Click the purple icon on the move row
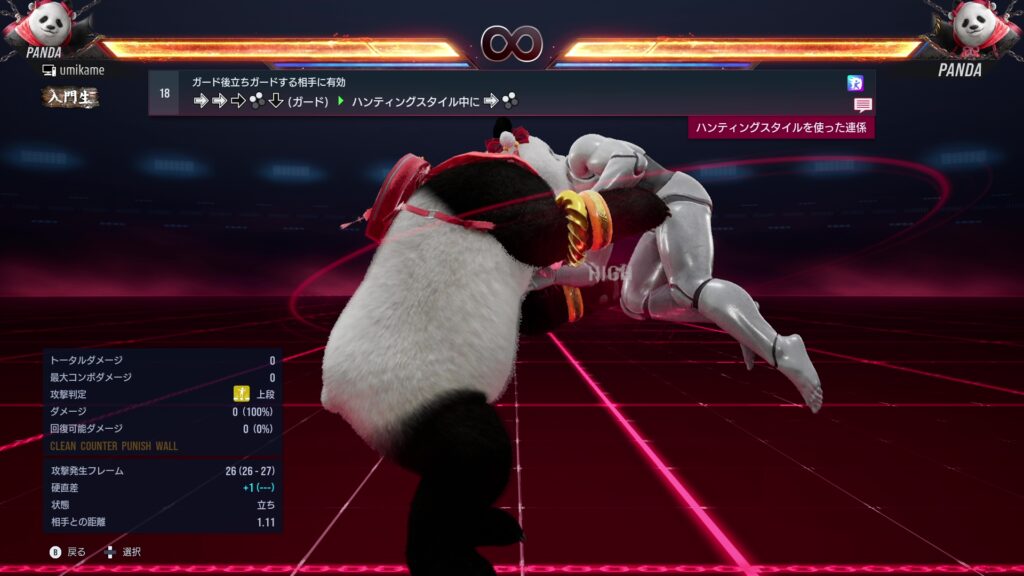1024x576 pixels. tap(854, 83)
